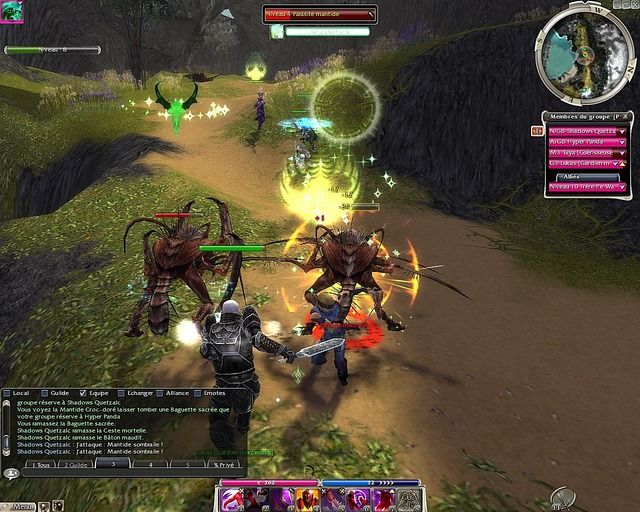Switch to the '2 Guilde' chat tab
Image resolution: width=640 pixels, height=512 pixels.
(x=76, y=464)
